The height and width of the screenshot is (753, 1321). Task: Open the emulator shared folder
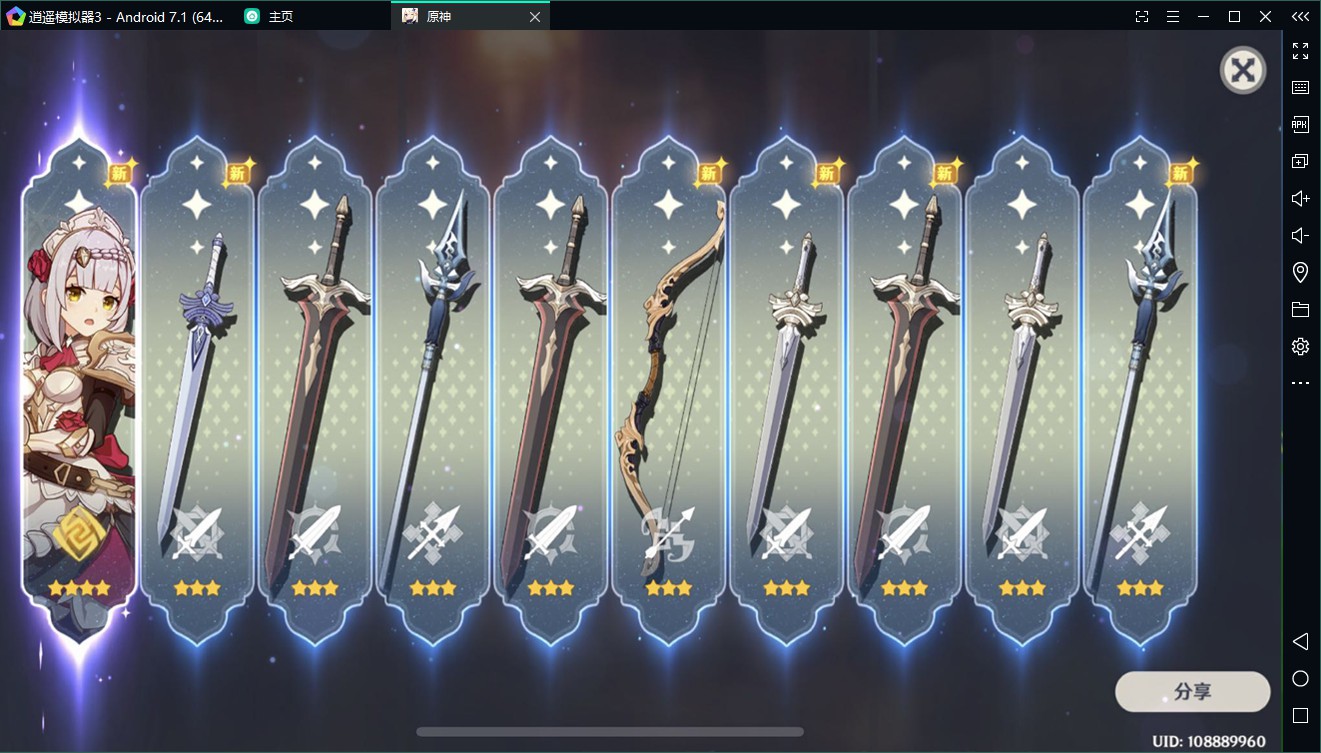[x=1300, y=309]
